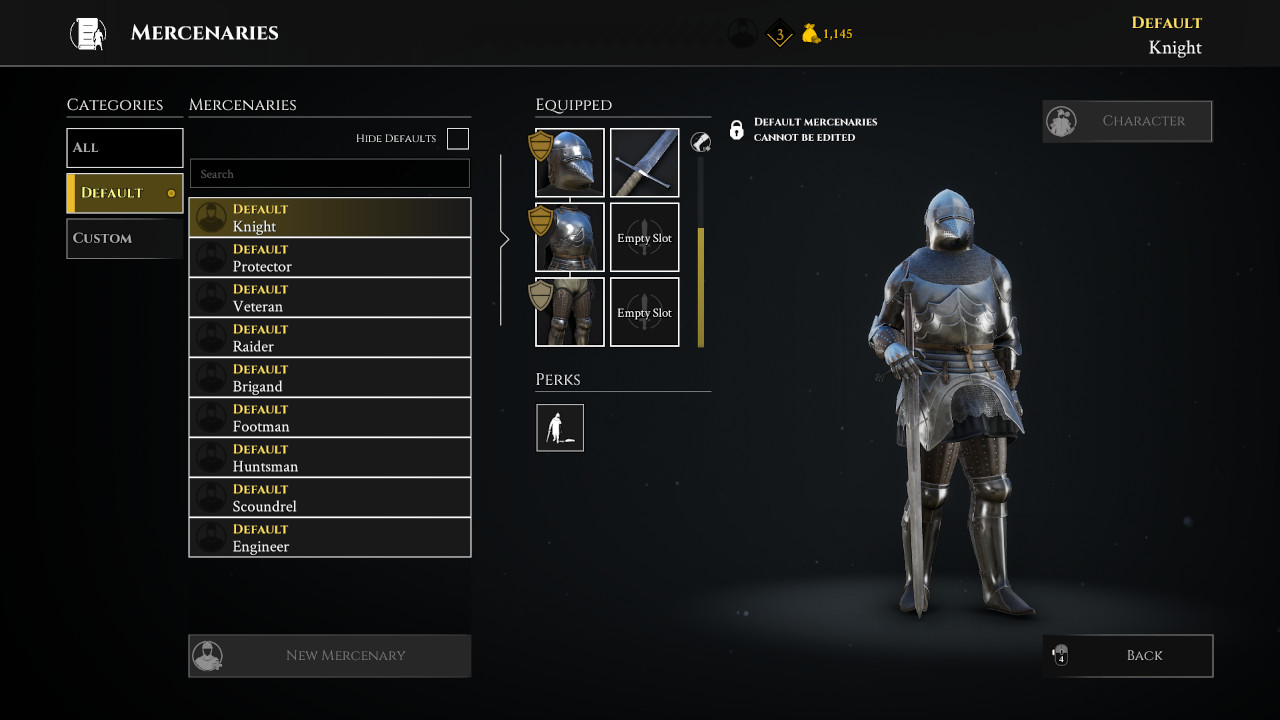
Task: Select the Scoundrel mercenary
Action: pyautogui.click(x=330, y=498)
